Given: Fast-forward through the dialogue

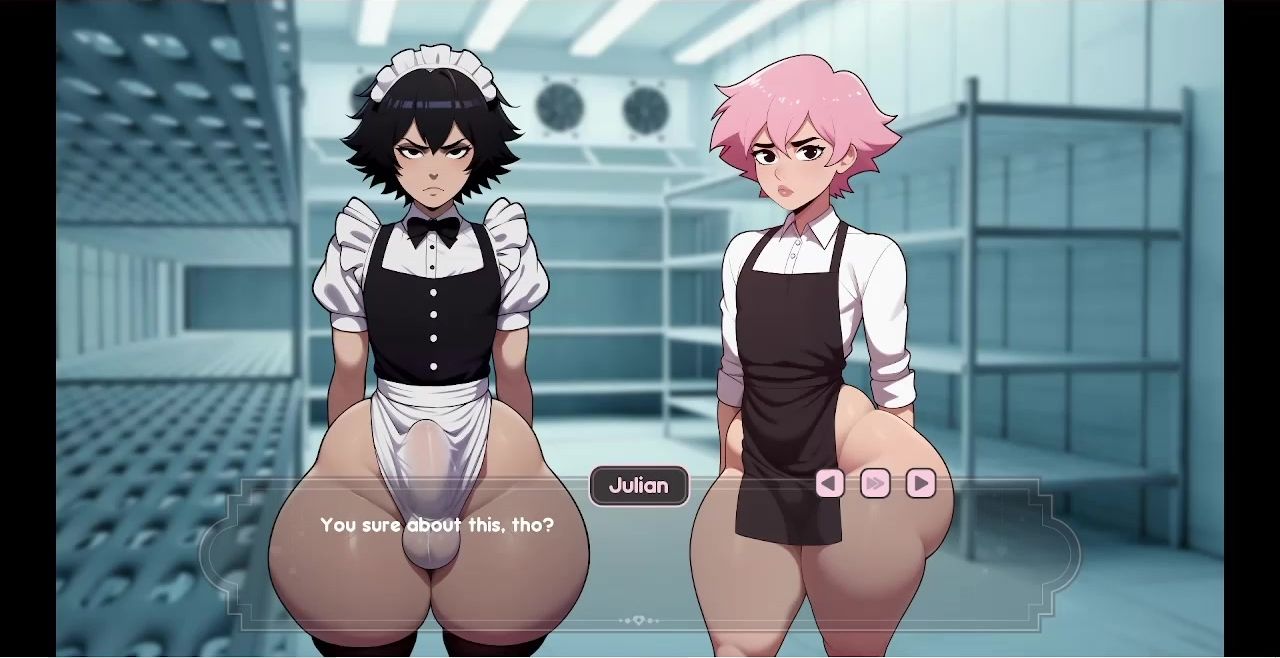Looking at the screenshot, I should [x=875, y=484].
